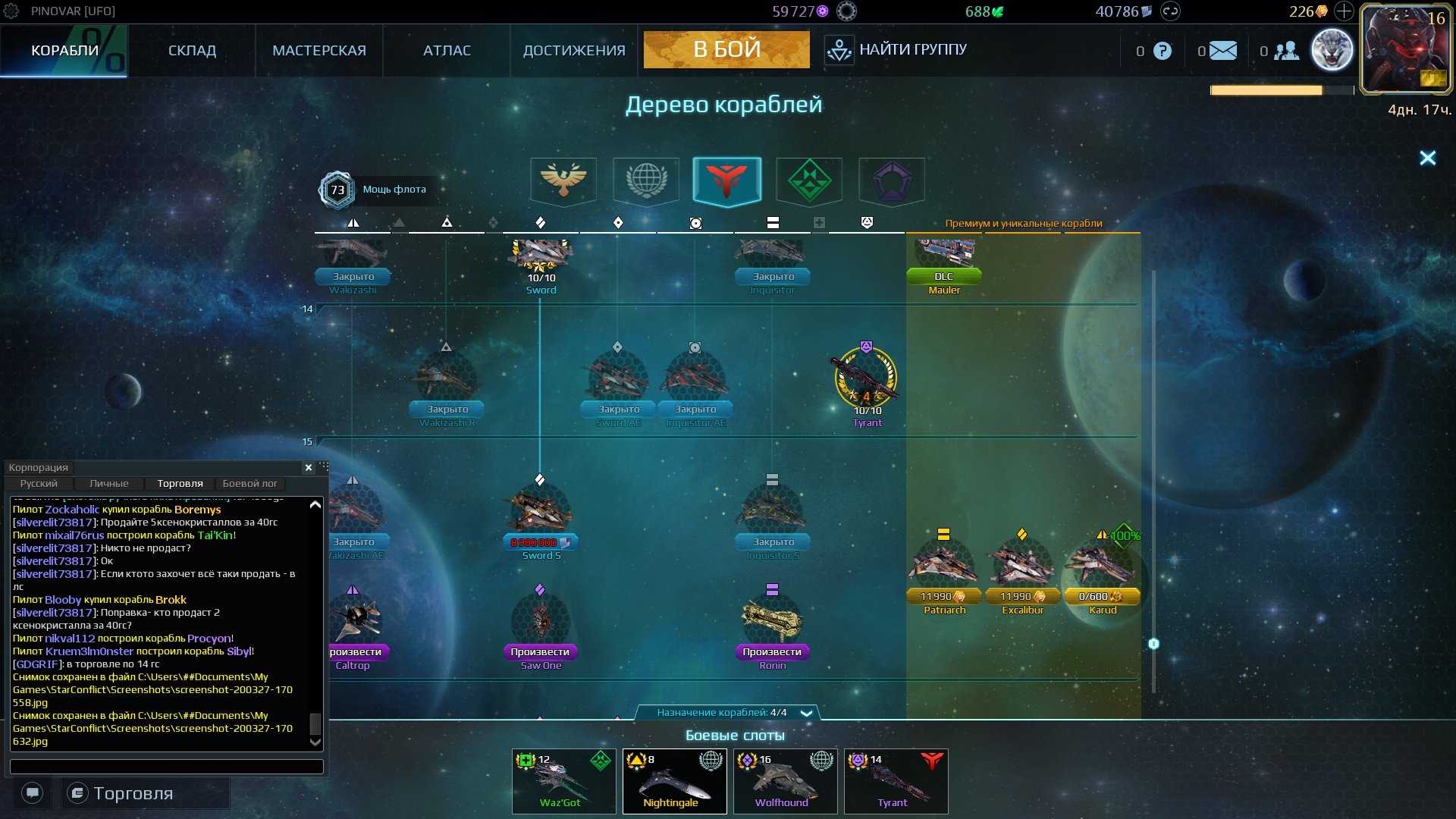Image resolution: width=1456 pixels, height=819 pixels.
Task: Open the Атлас tab
Action: click(447, 51)
